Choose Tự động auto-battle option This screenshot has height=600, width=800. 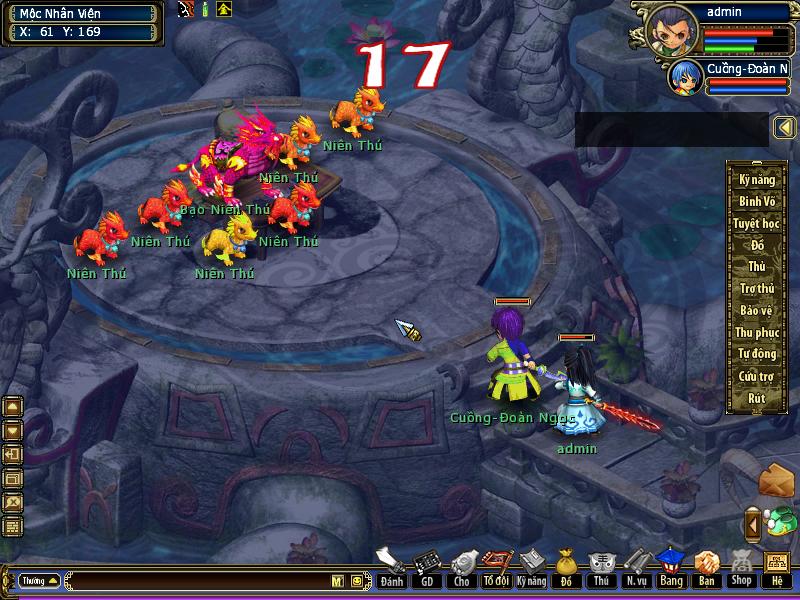[x=757, y=354]
